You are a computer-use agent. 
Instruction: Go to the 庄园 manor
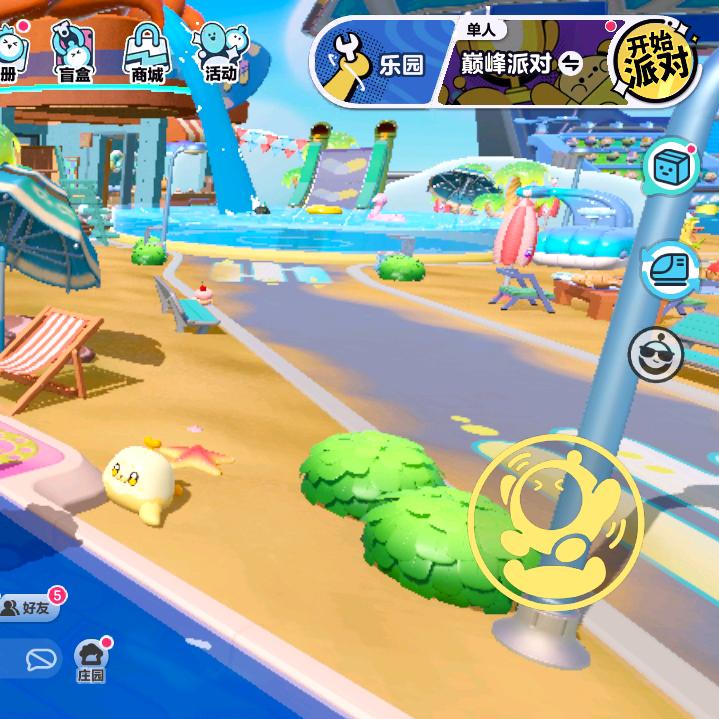tap(91, 661)
